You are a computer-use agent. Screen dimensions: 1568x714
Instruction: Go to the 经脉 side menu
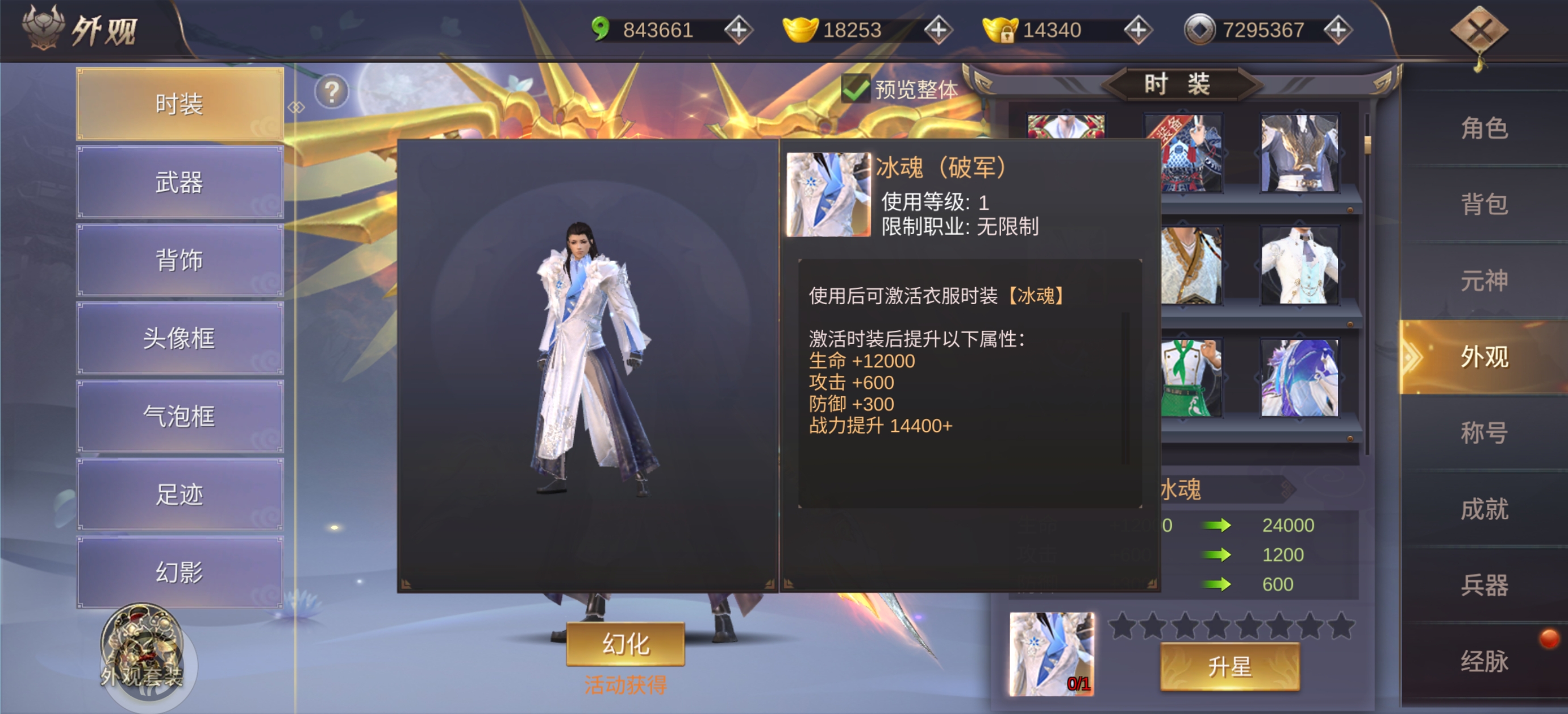pos(1484,661)
